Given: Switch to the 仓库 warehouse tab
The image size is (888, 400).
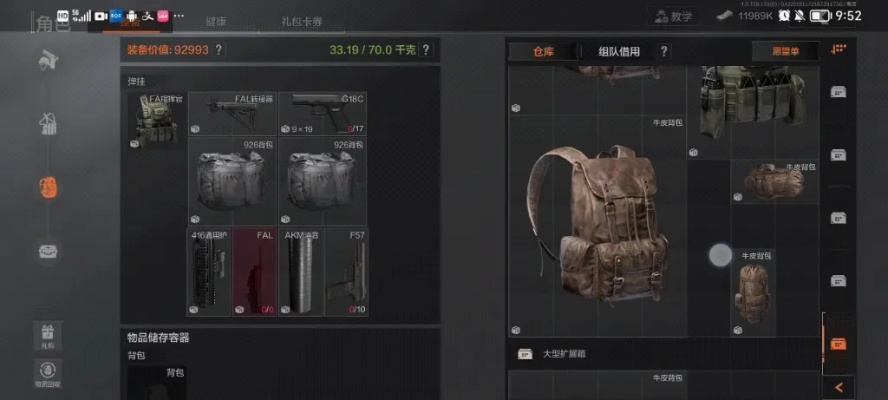Looking at the screenshot, I should [544, 51].
